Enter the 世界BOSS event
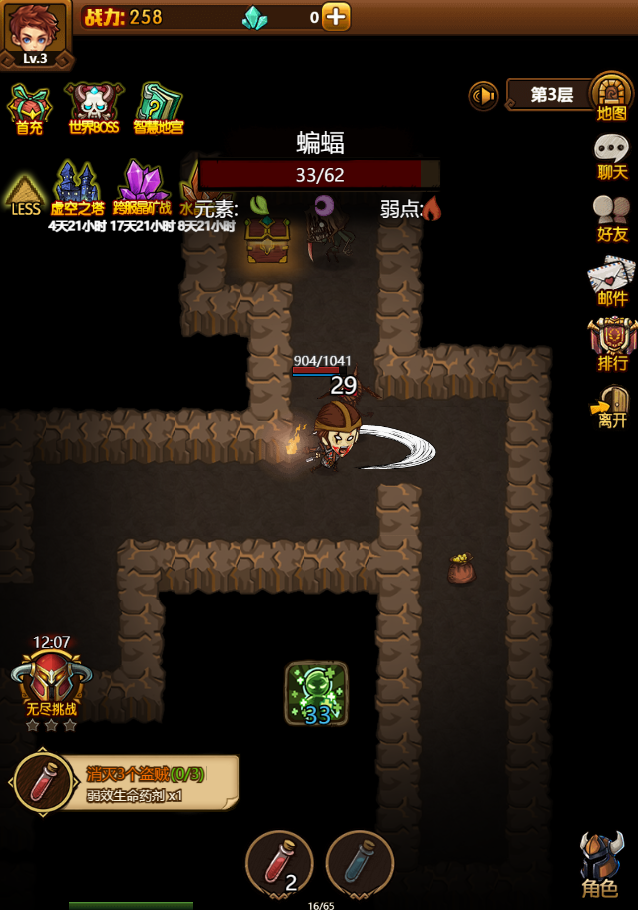Viewport: 638px width, 910px height. click(93, 107)
